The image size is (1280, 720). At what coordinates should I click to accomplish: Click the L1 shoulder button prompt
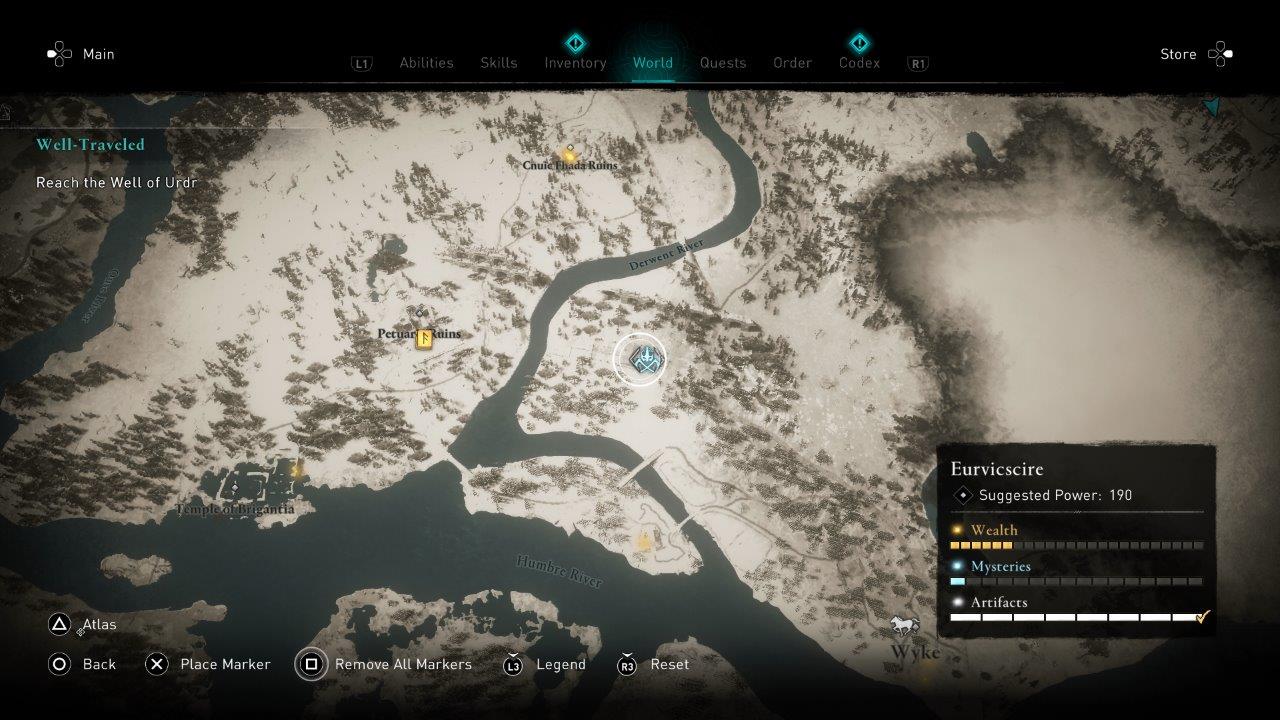[x=361, y=62]
